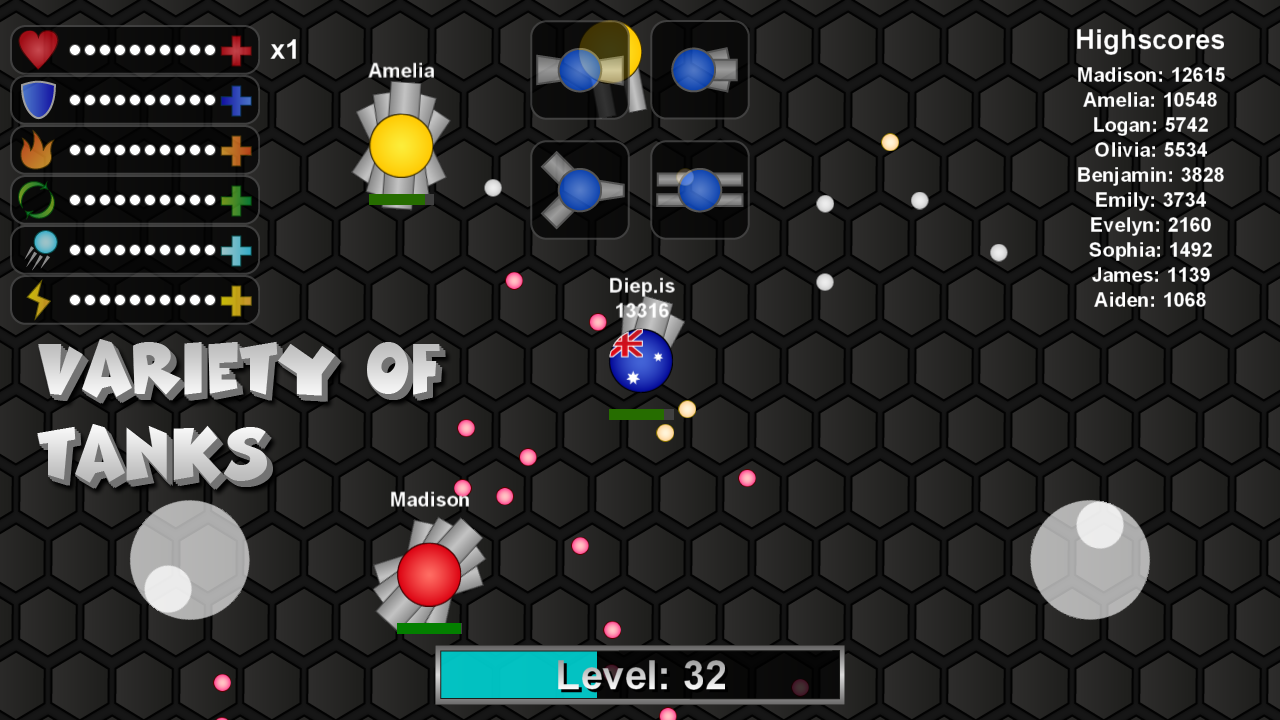Click the Level 32 progress bar
Screen dimensions: 1280x720
pos(640,675)
